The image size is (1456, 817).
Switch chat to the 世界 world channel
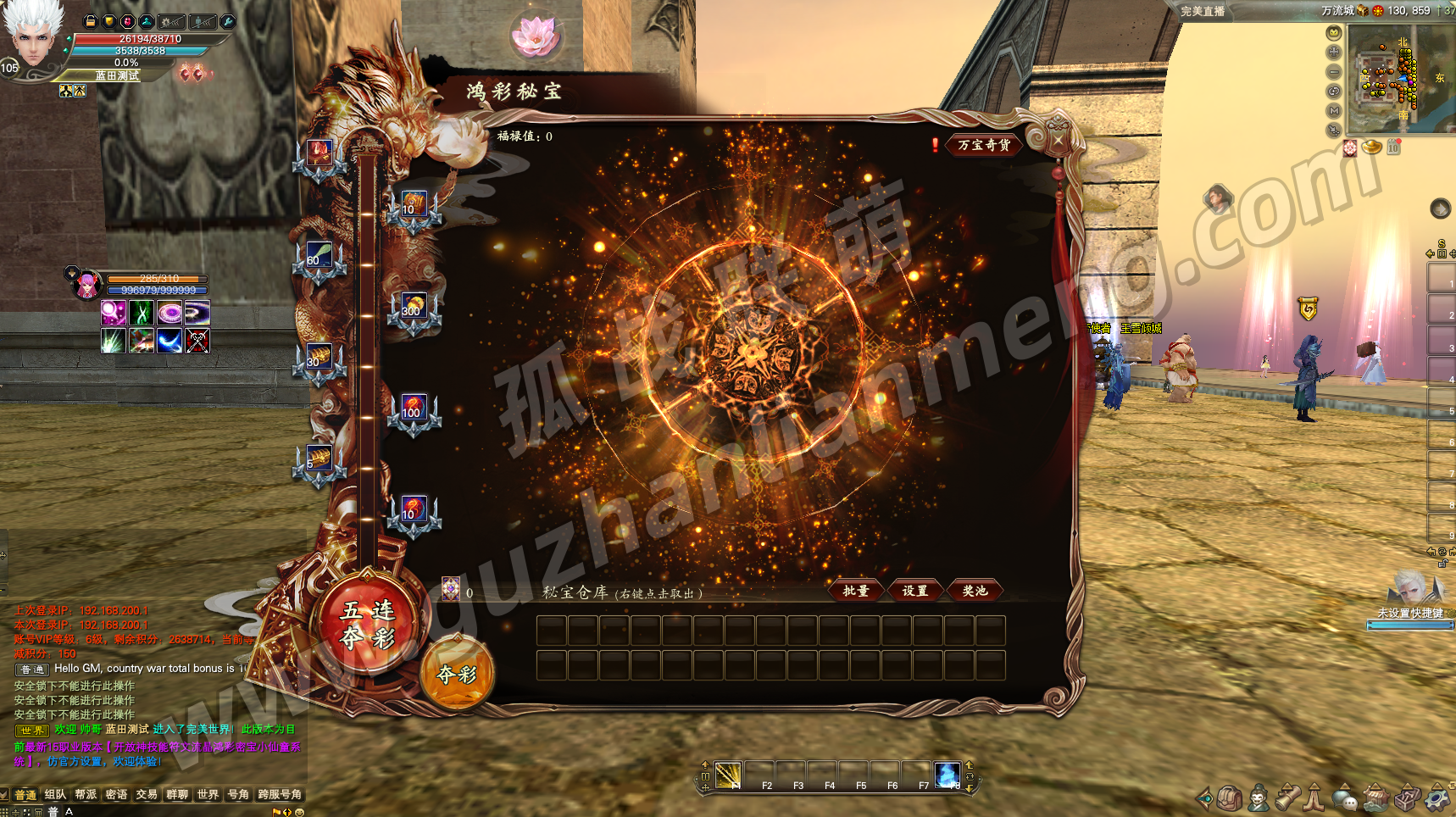coord(208,794)
